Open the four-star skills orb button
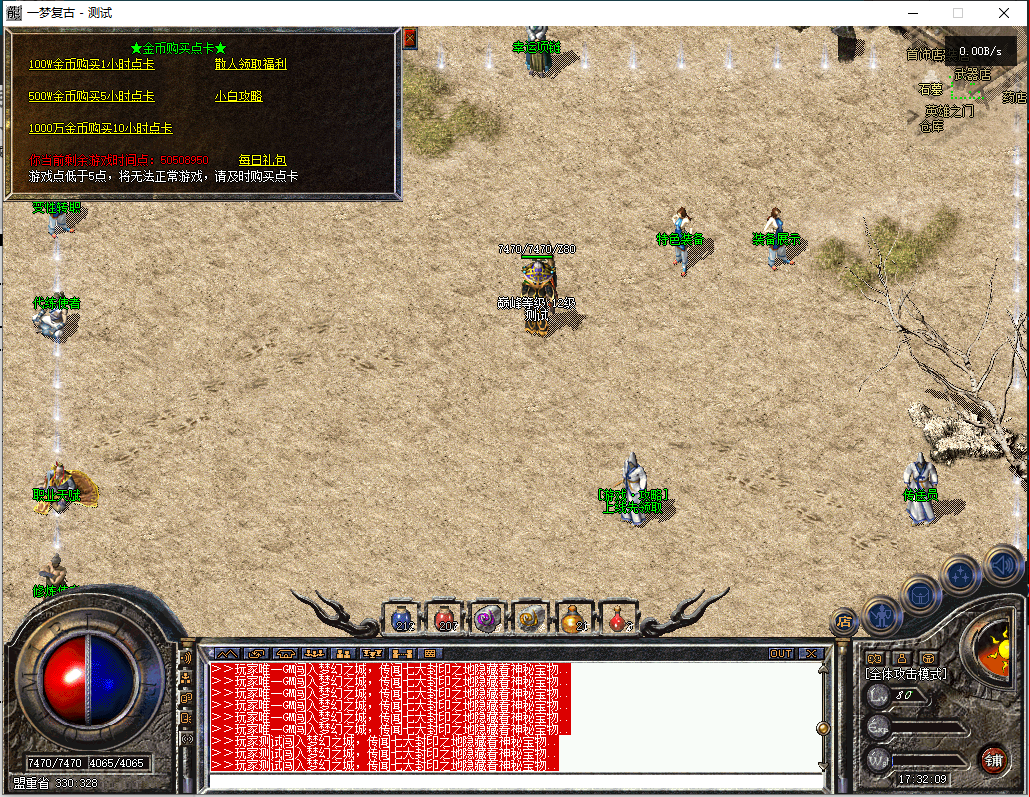 [961, 575]
